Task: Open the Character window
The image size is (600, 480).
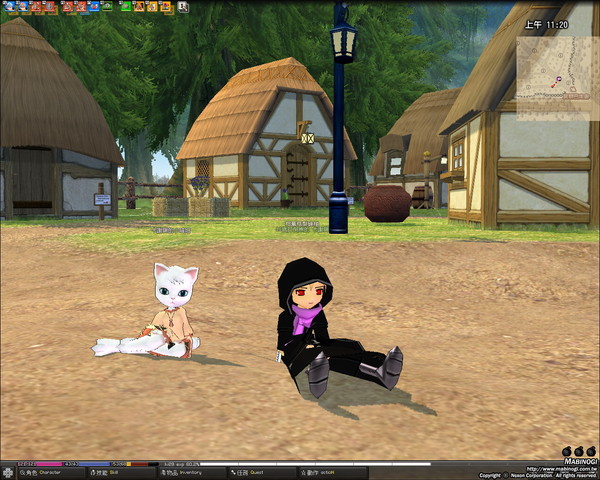Action: [38, 473]
